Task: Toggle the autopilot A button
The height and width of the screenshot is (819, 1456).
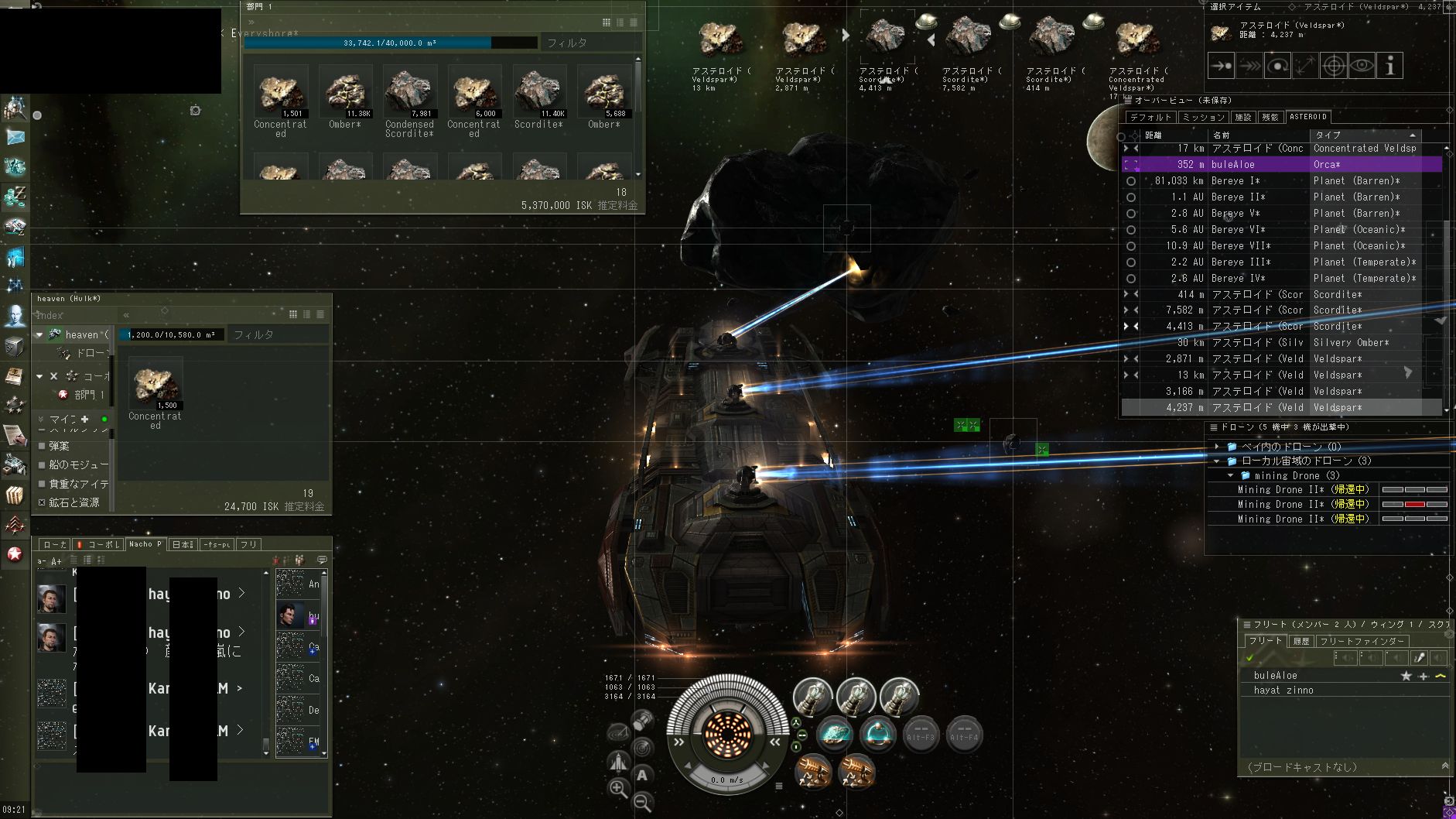Action: coord(641,775)
